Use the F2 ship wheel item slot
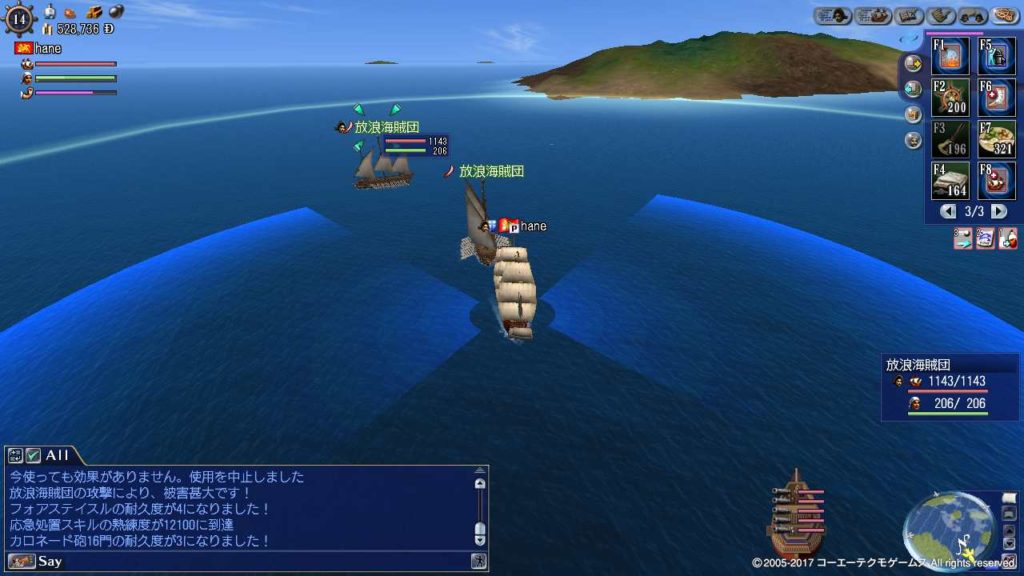 [x=951, y=97]
